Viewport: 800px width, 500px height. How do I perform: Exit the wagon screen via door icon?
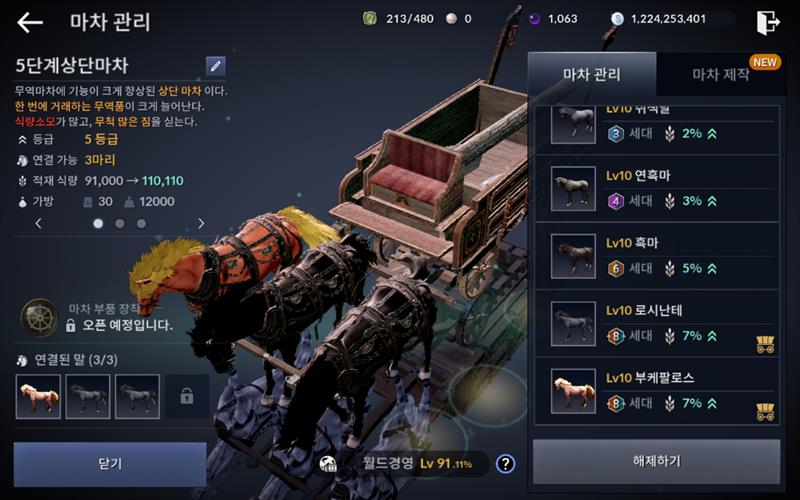click(x=768, y=22)
